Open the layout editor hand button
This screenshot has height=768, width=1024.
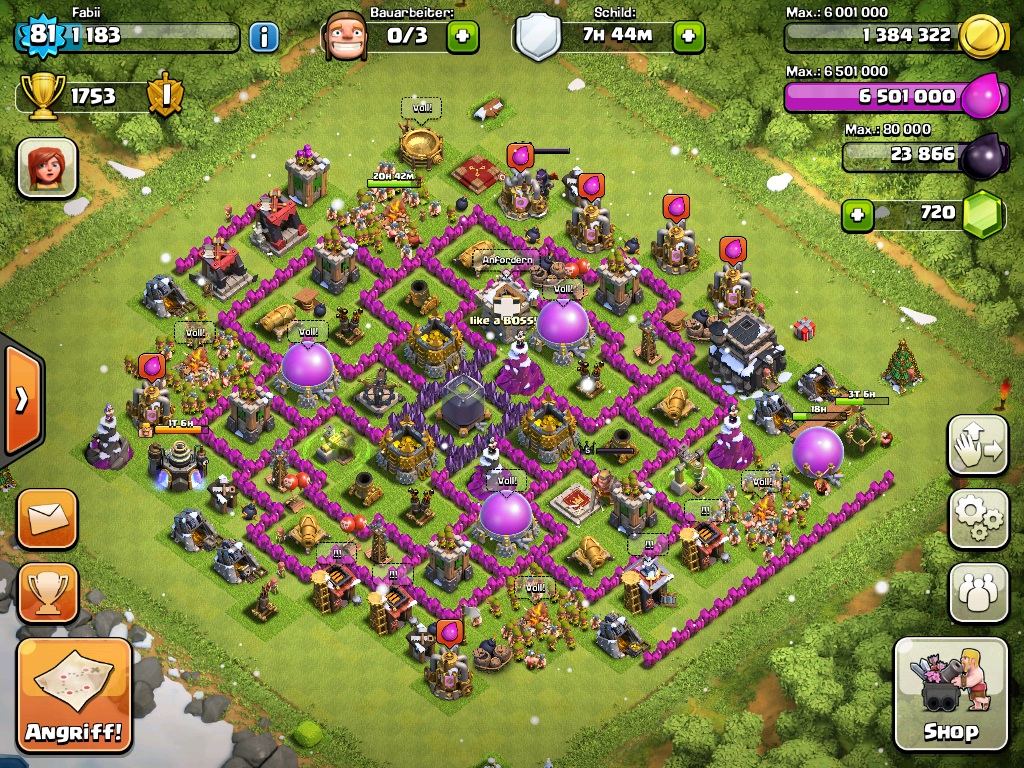(978, 445)
